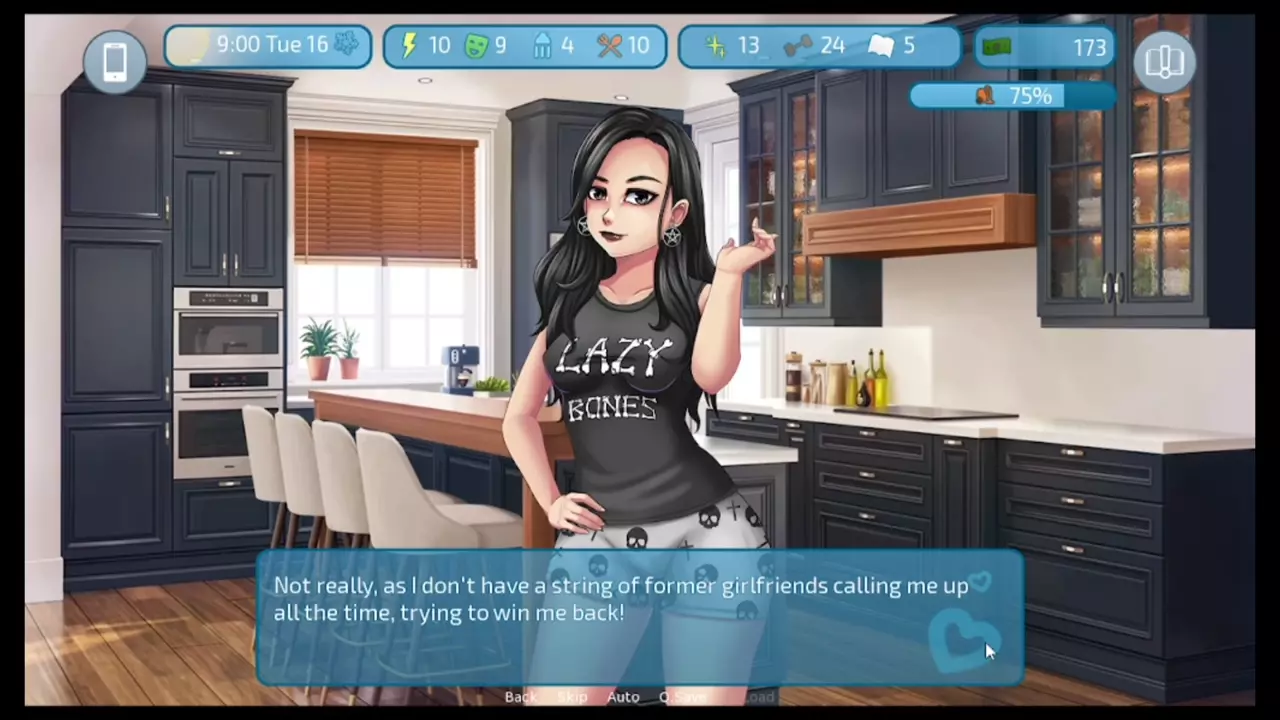Open the phone menu
1280x720 pixels.
[115, 62]
